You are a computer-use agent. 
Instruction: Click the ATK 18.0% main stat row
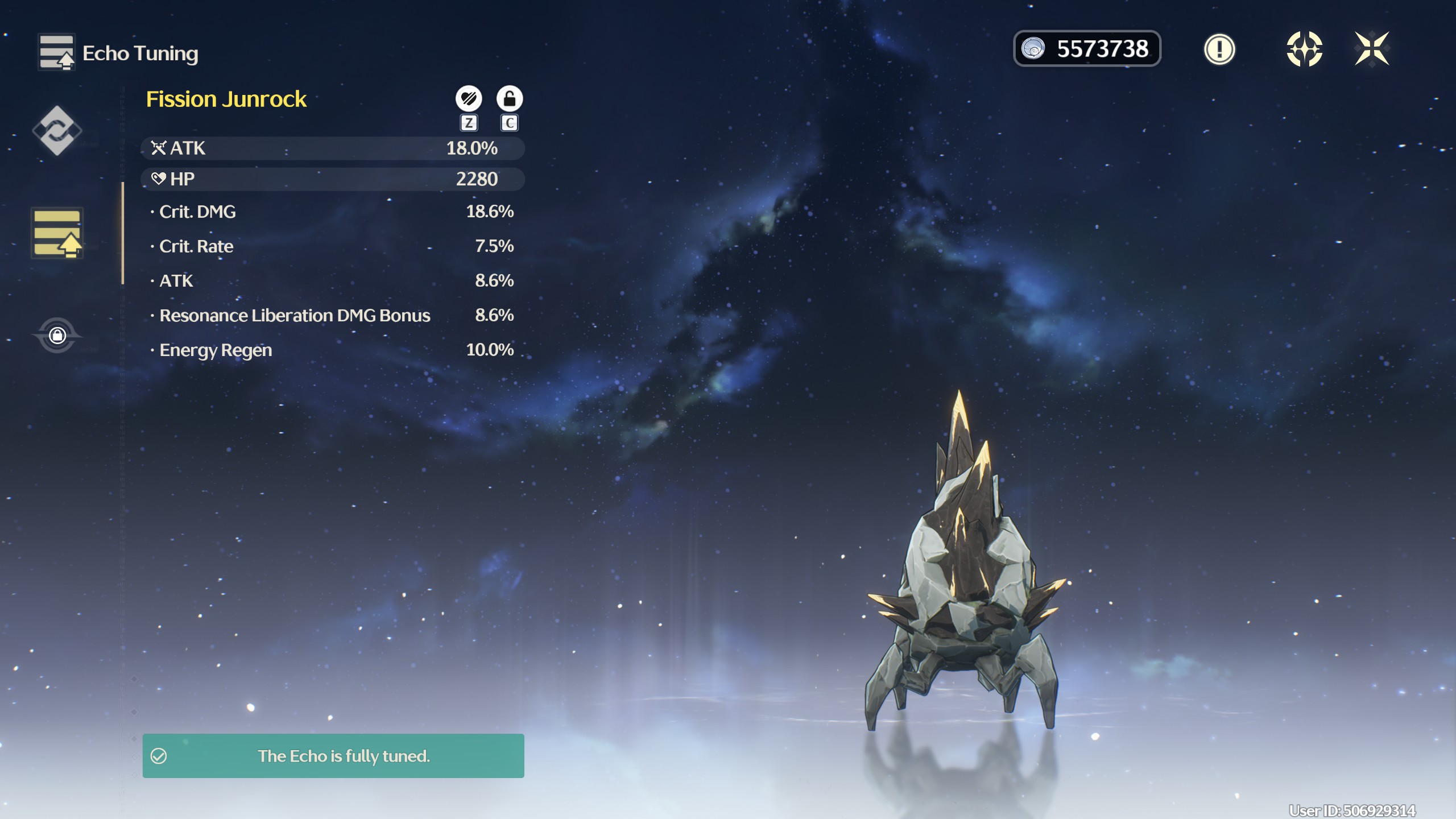[332, 148]
